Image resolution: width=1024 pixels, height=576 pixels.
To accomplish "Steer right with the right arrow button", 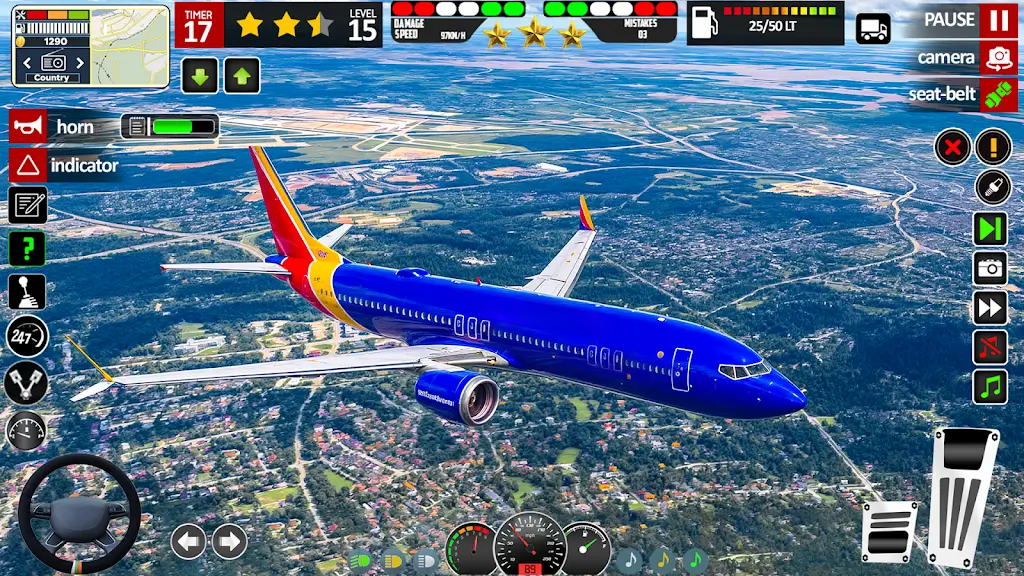I will coord(230,542).
